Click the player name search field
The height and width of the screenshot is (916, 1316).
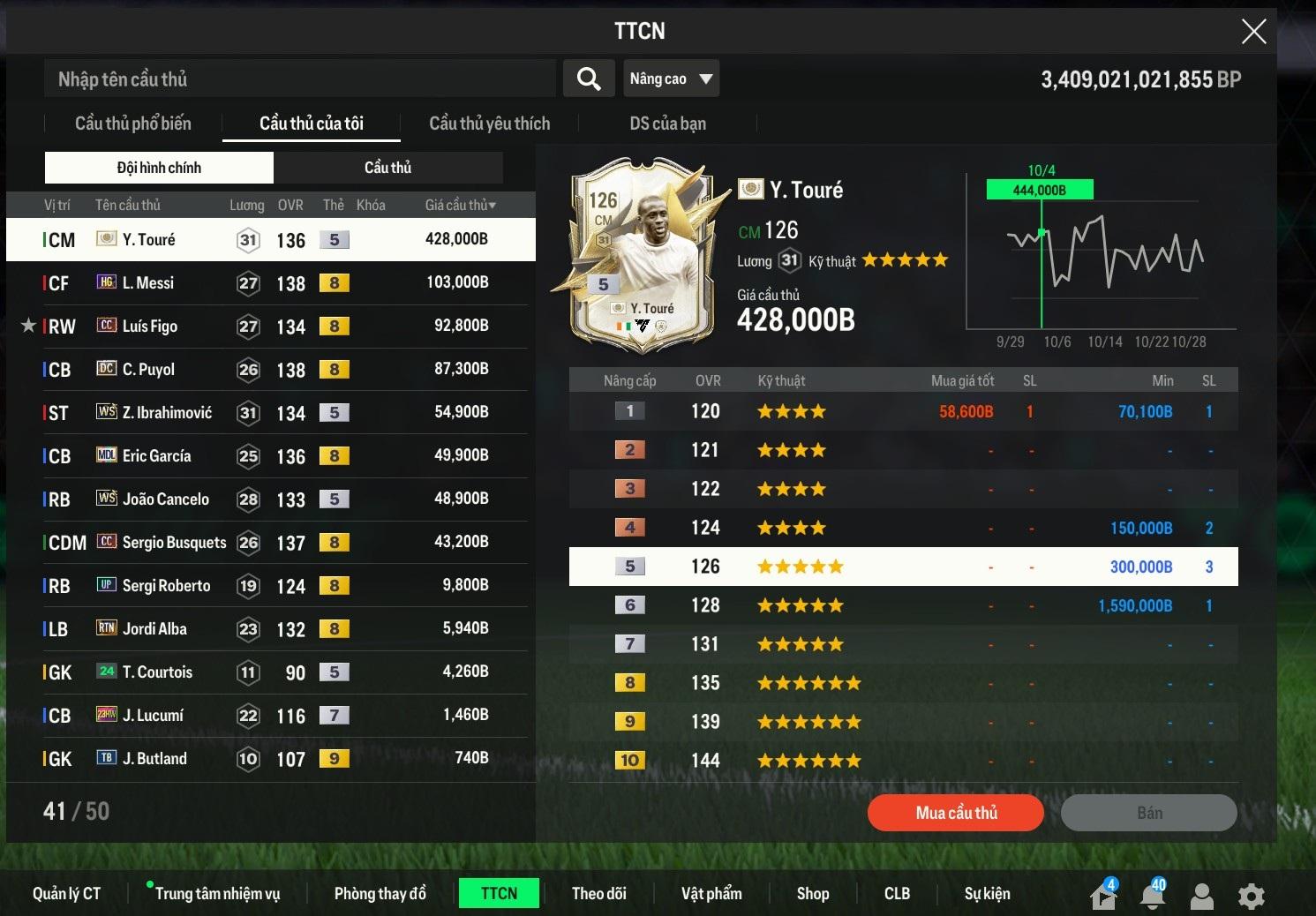point(300,79)
